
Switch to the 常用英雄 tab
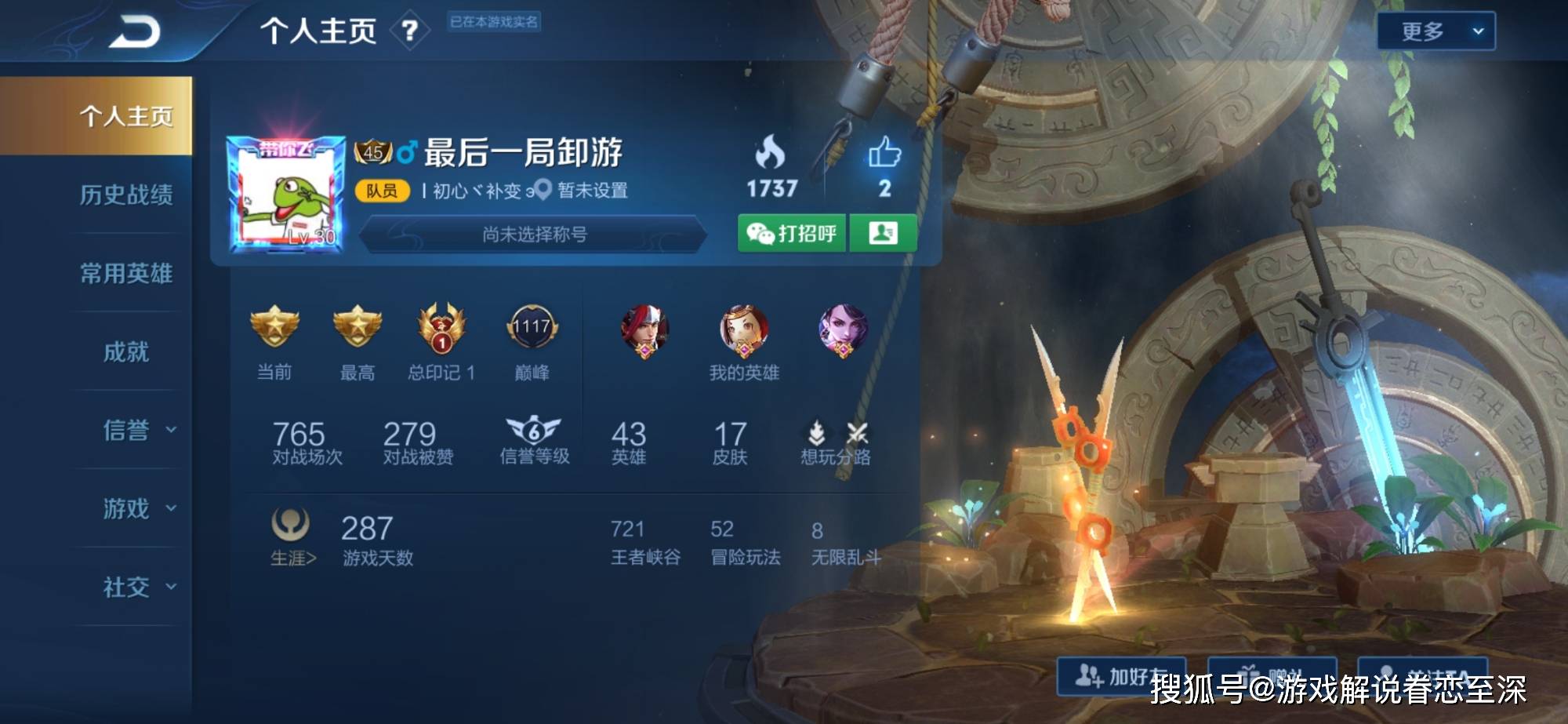(x=125, y=273)
